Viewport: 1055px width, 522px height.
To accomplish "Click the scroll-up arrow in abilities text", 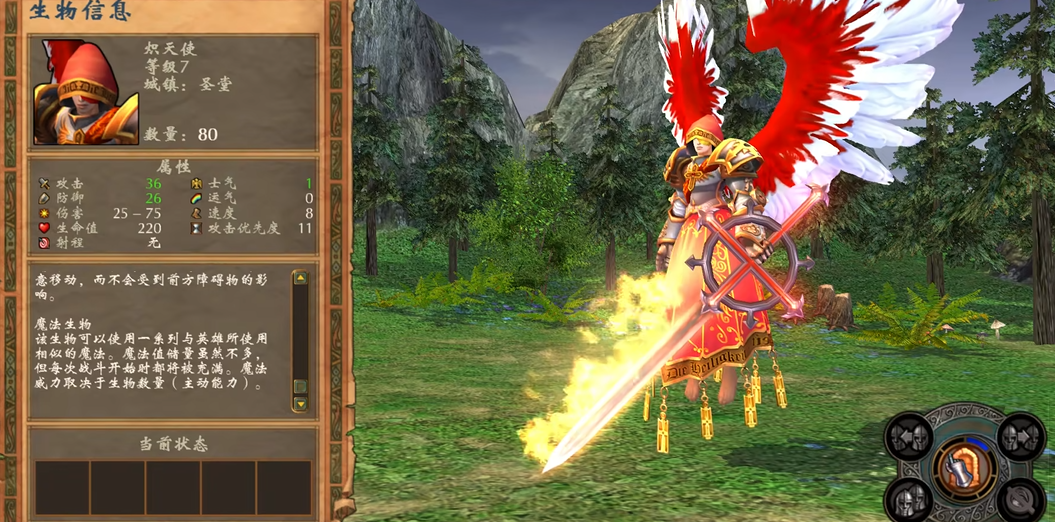I will point(300,278).
